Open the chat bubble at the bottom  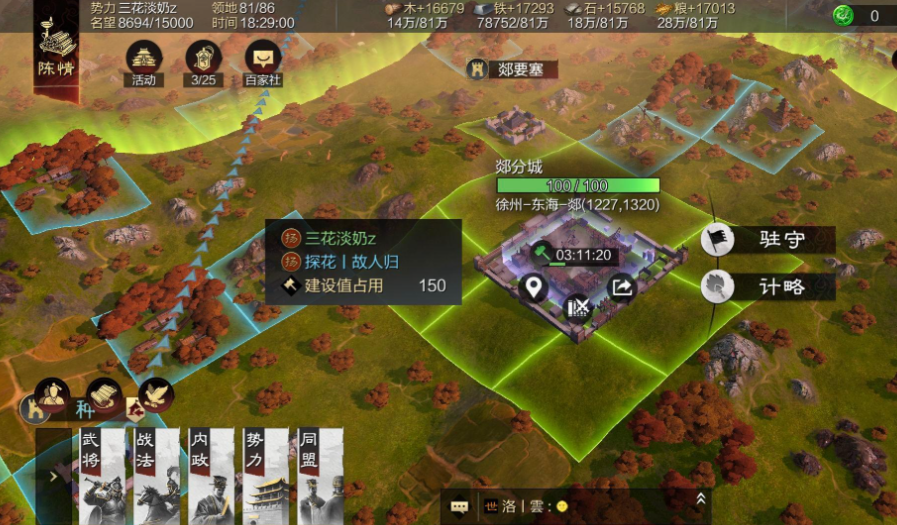459,506
